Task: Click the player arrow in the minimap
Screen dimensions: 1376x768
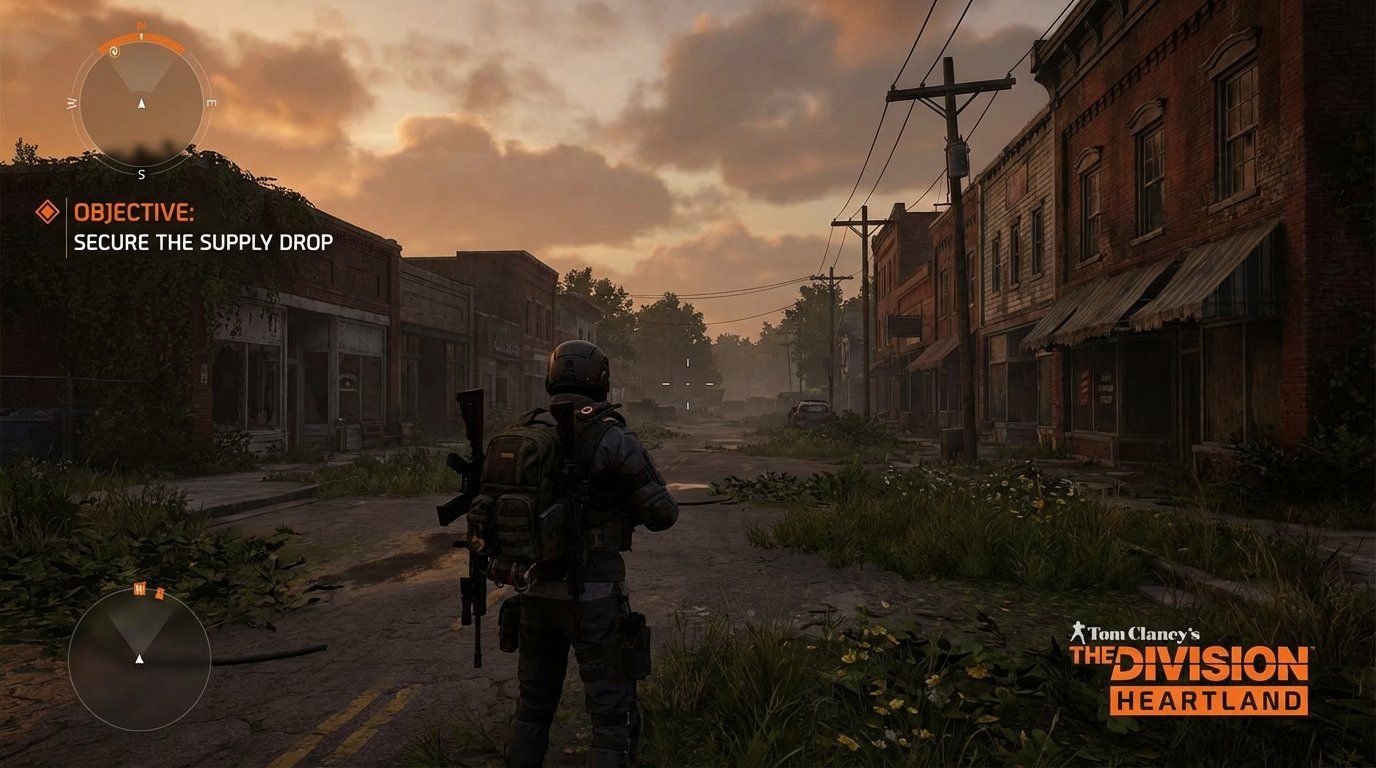Action: pyautogui.click(x=139, y=658)
